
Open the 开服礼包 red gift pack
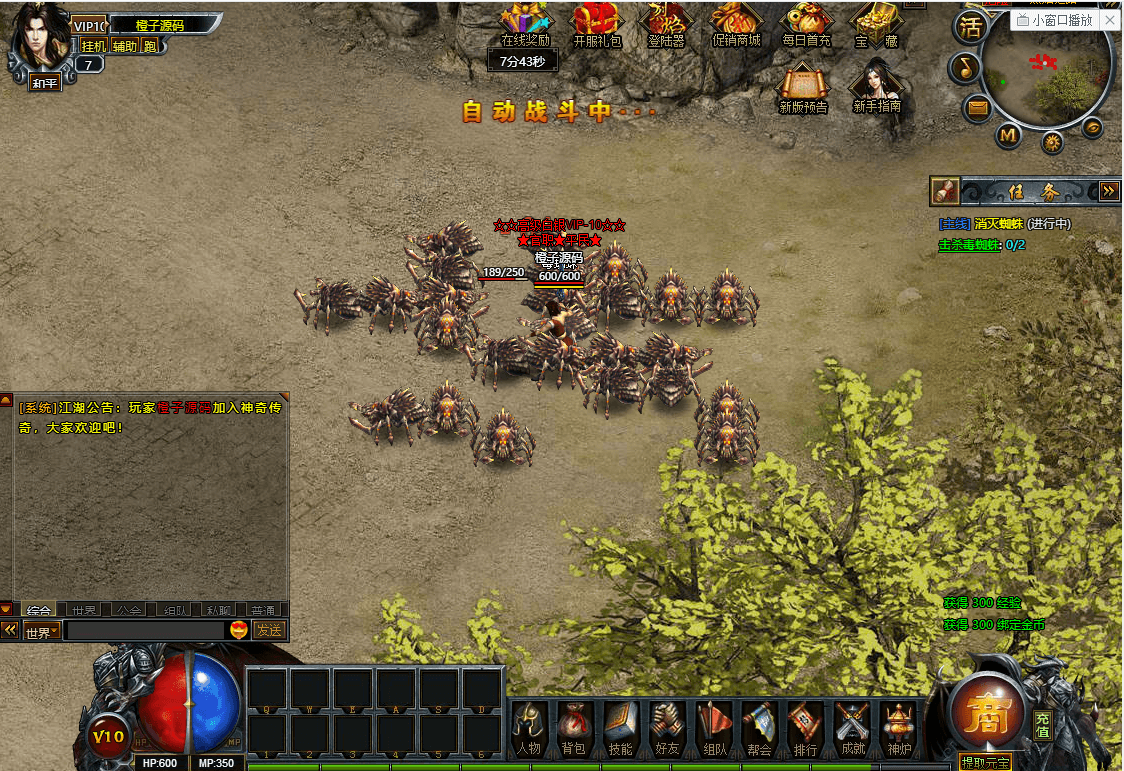click(596, 24)
